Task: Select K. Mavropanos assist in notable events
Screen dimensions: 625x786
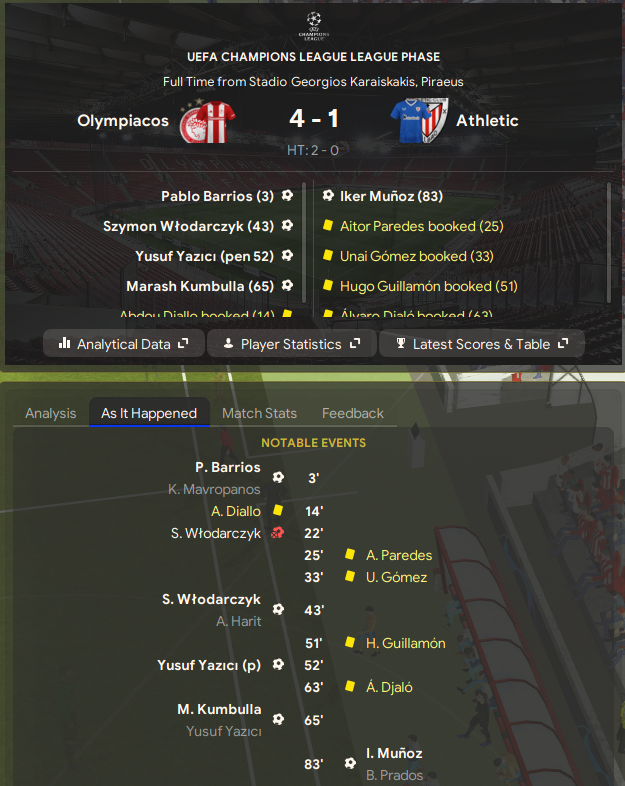Action: [x=214, y=489]
